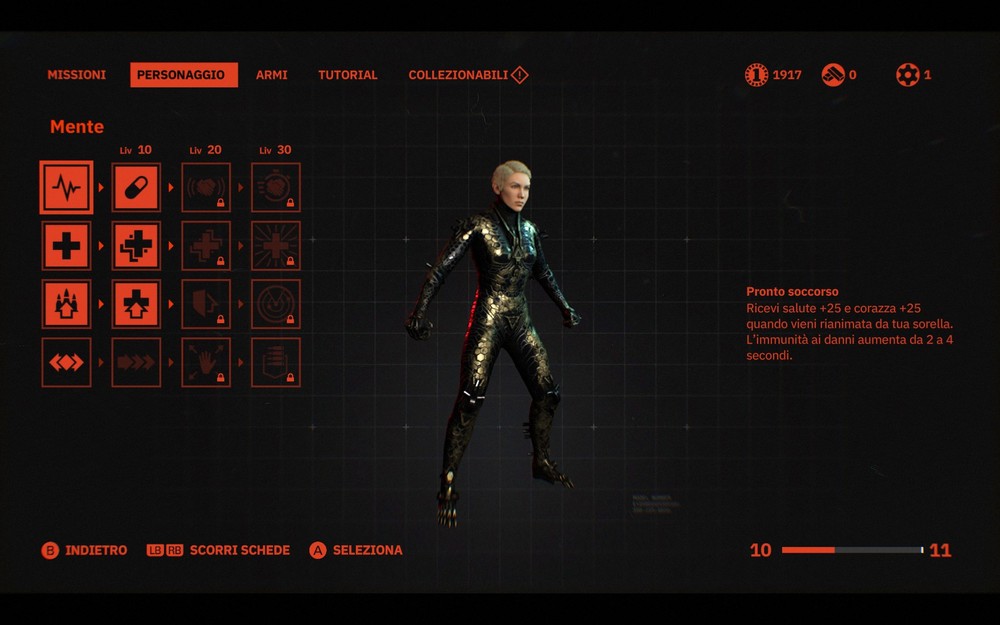Viewport: 1000px width, 625px height.
Task: Select the locked faded cross skill at level 20
Action: [x=206, y=246]
